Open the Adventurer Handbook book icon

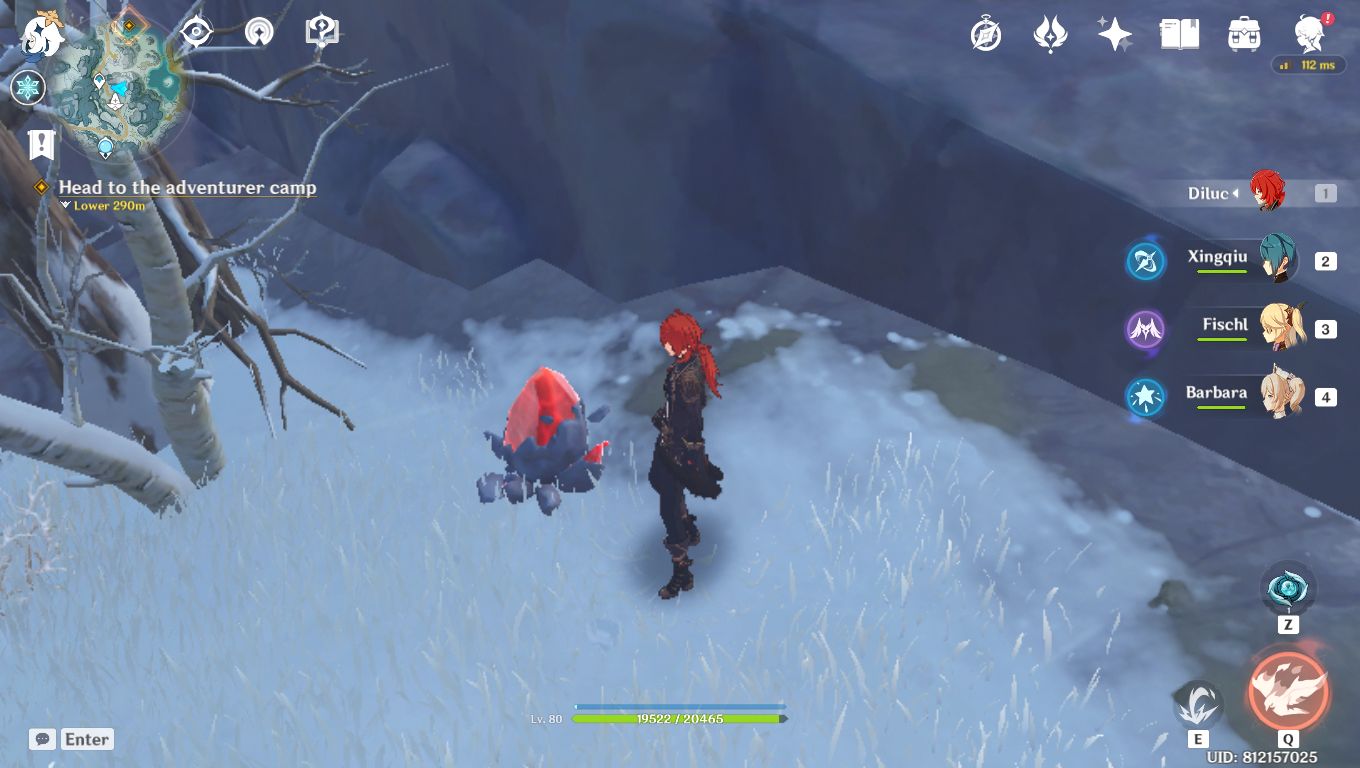point(1178,33)
